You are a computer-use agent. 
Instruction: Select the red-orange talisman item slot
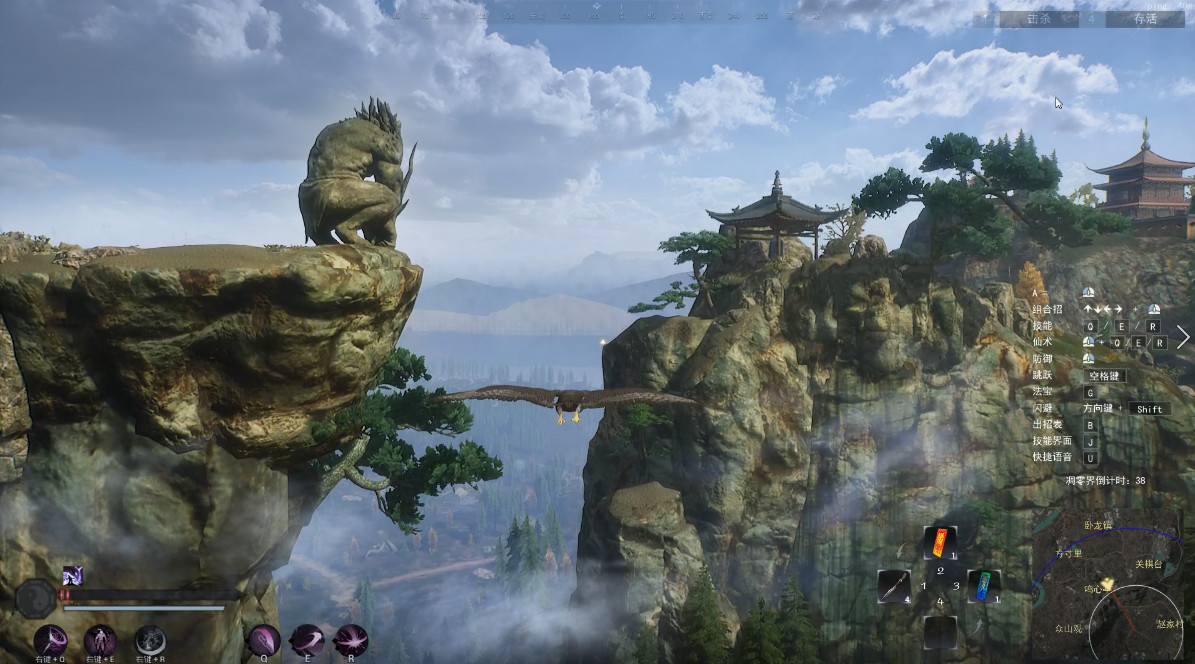click(939, 544)
